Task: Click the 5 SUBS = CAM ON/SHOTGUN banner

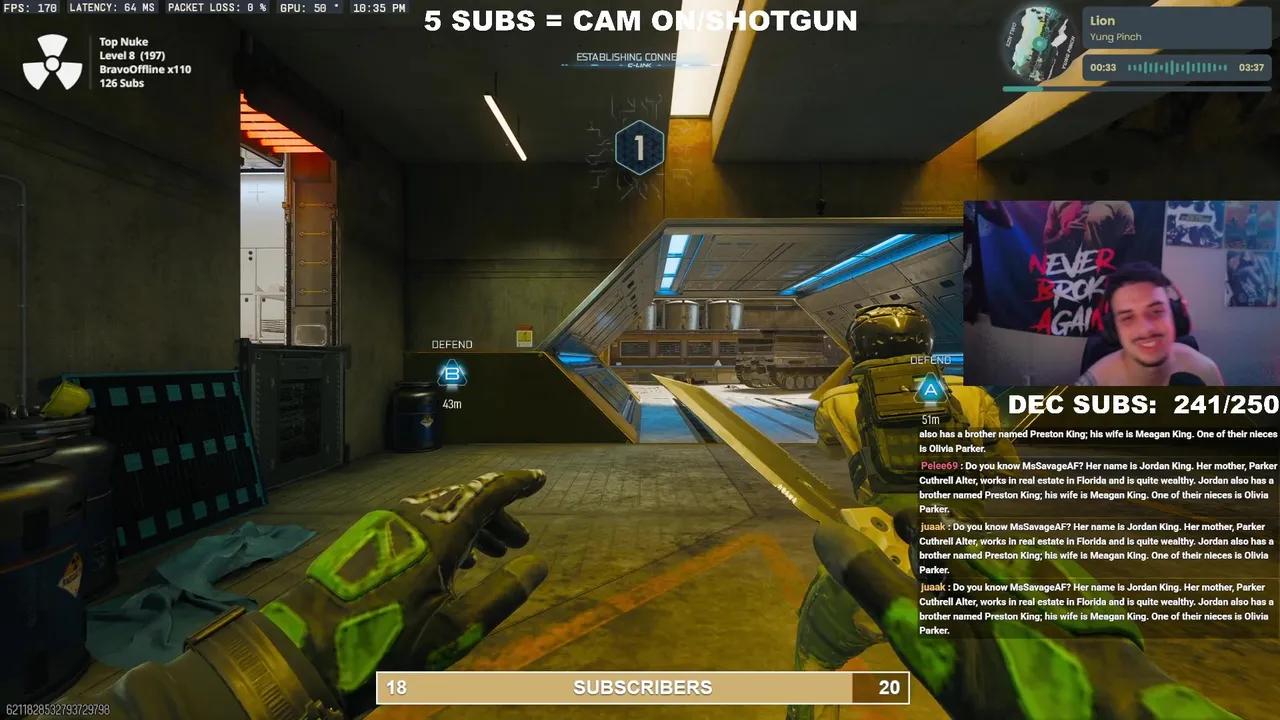Action: click(640, 20)
